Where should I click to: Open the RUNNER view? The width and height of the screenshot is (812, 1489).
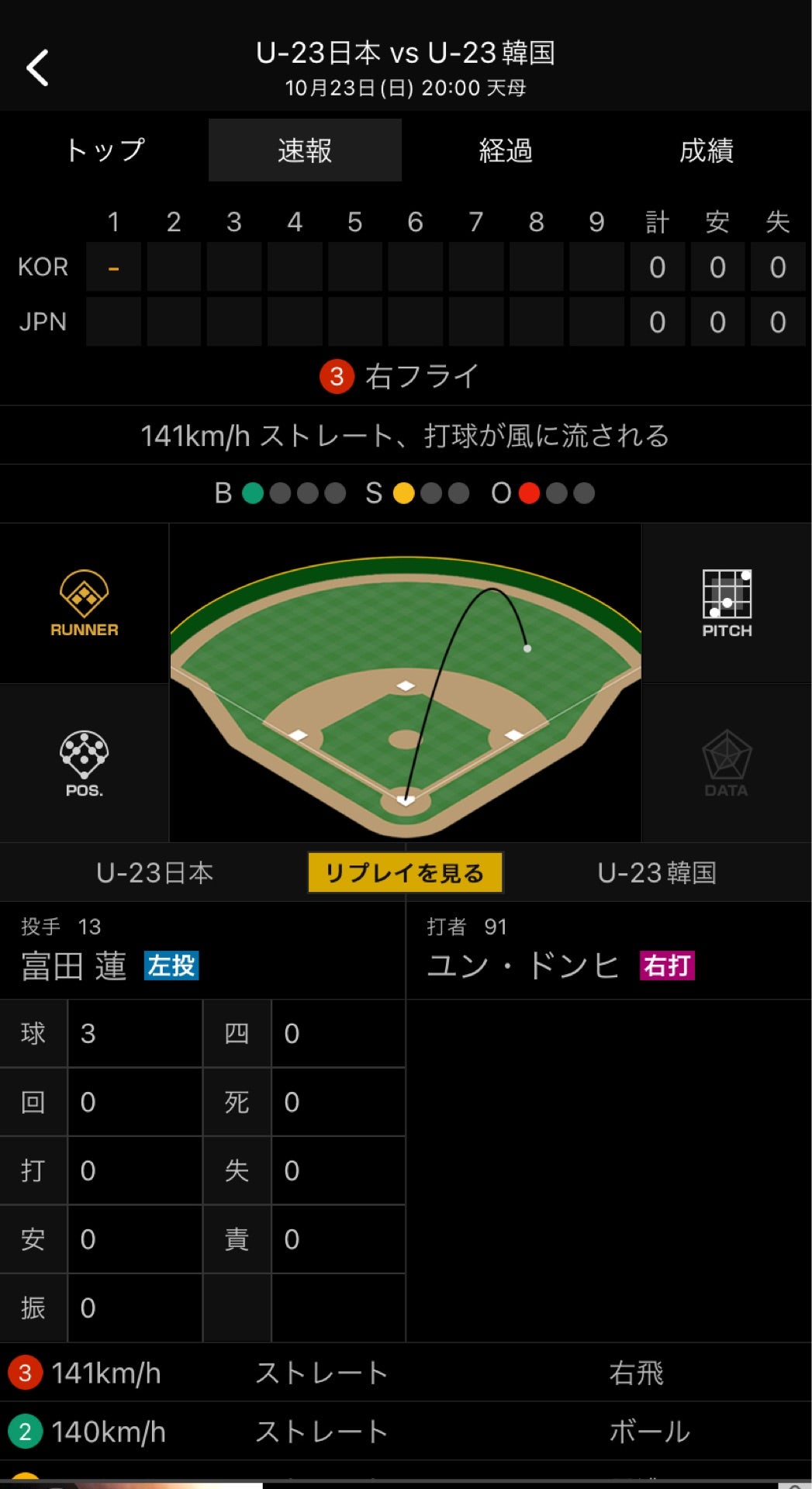[x=84, y=604]
